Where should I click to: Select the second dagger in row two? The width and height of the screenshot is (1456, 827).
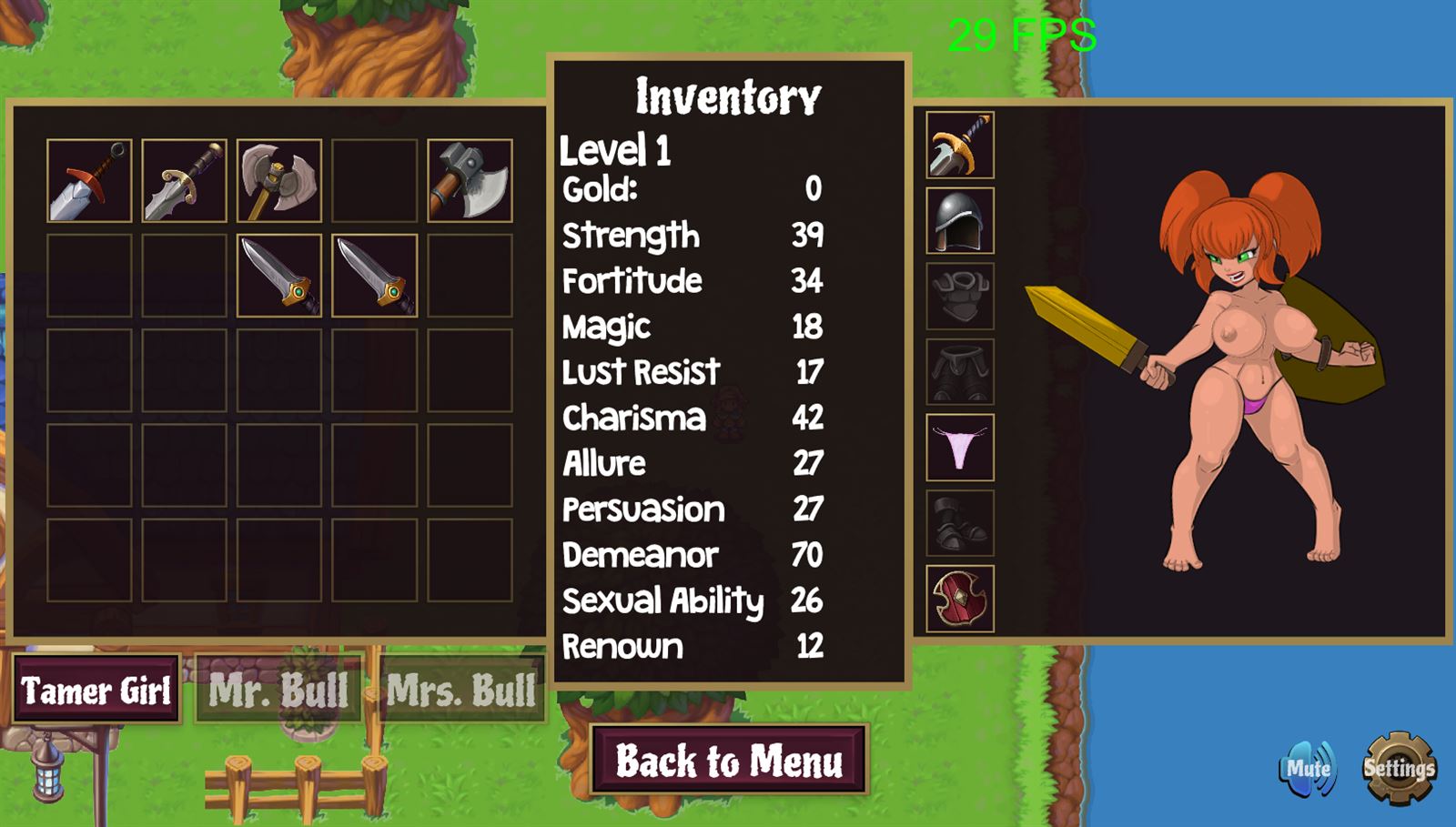[x=373, y=277]
